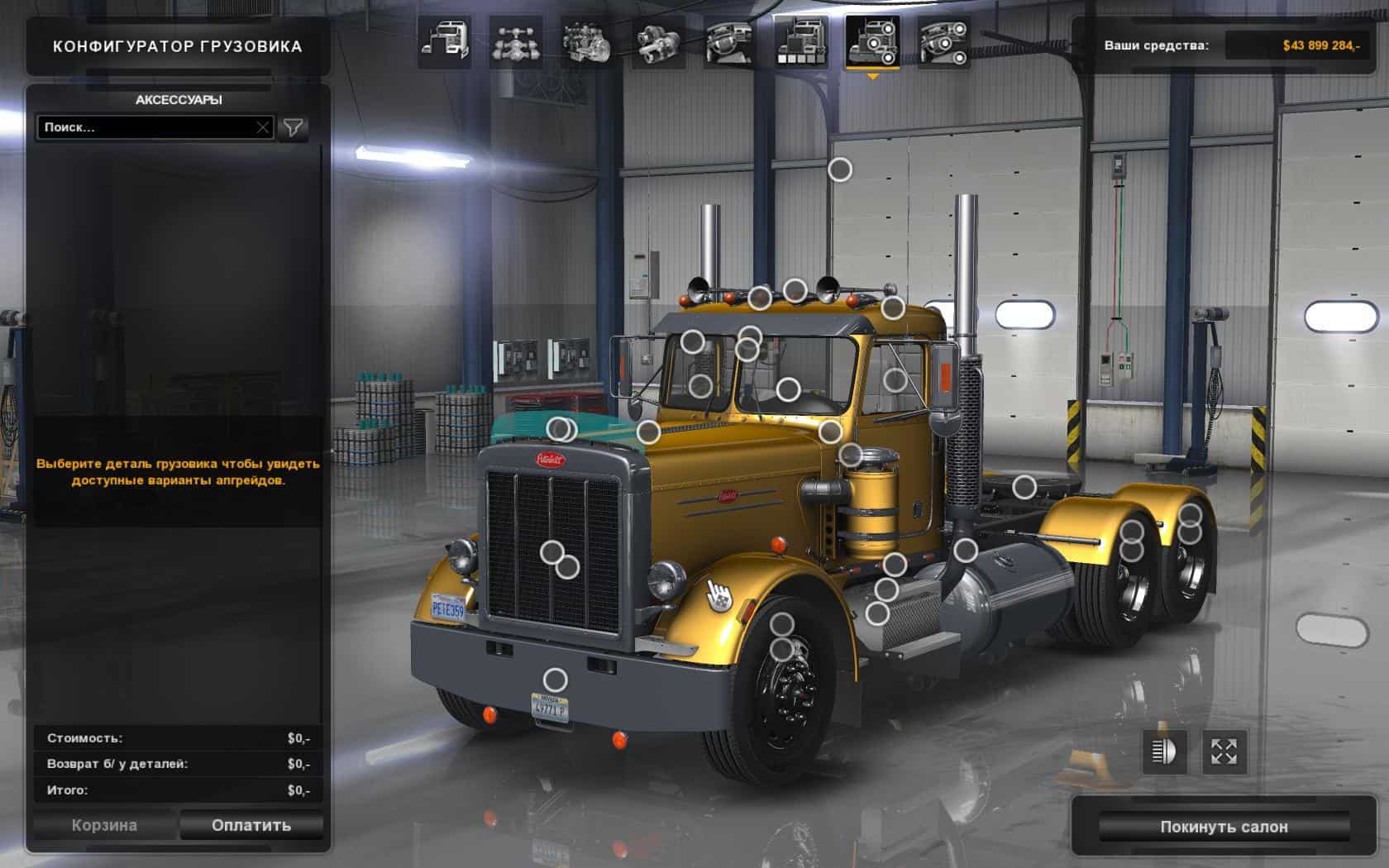Toggle the truck headlights button
This screenshot has height=868, width=1389.
(x=1163, y=751)
